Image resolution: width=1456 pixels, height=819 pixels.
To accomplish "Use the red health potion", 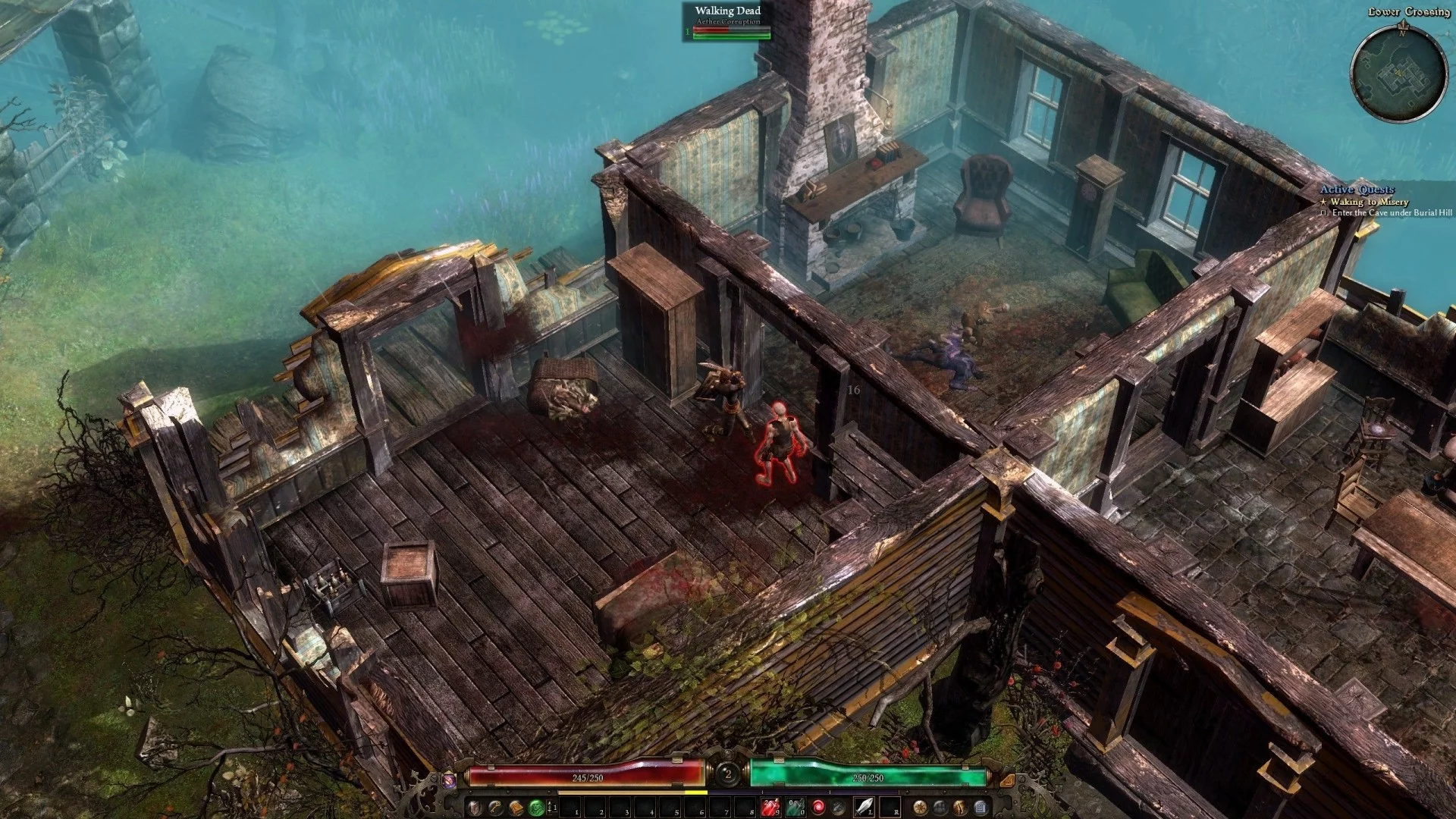I will [x=770, y=808].
